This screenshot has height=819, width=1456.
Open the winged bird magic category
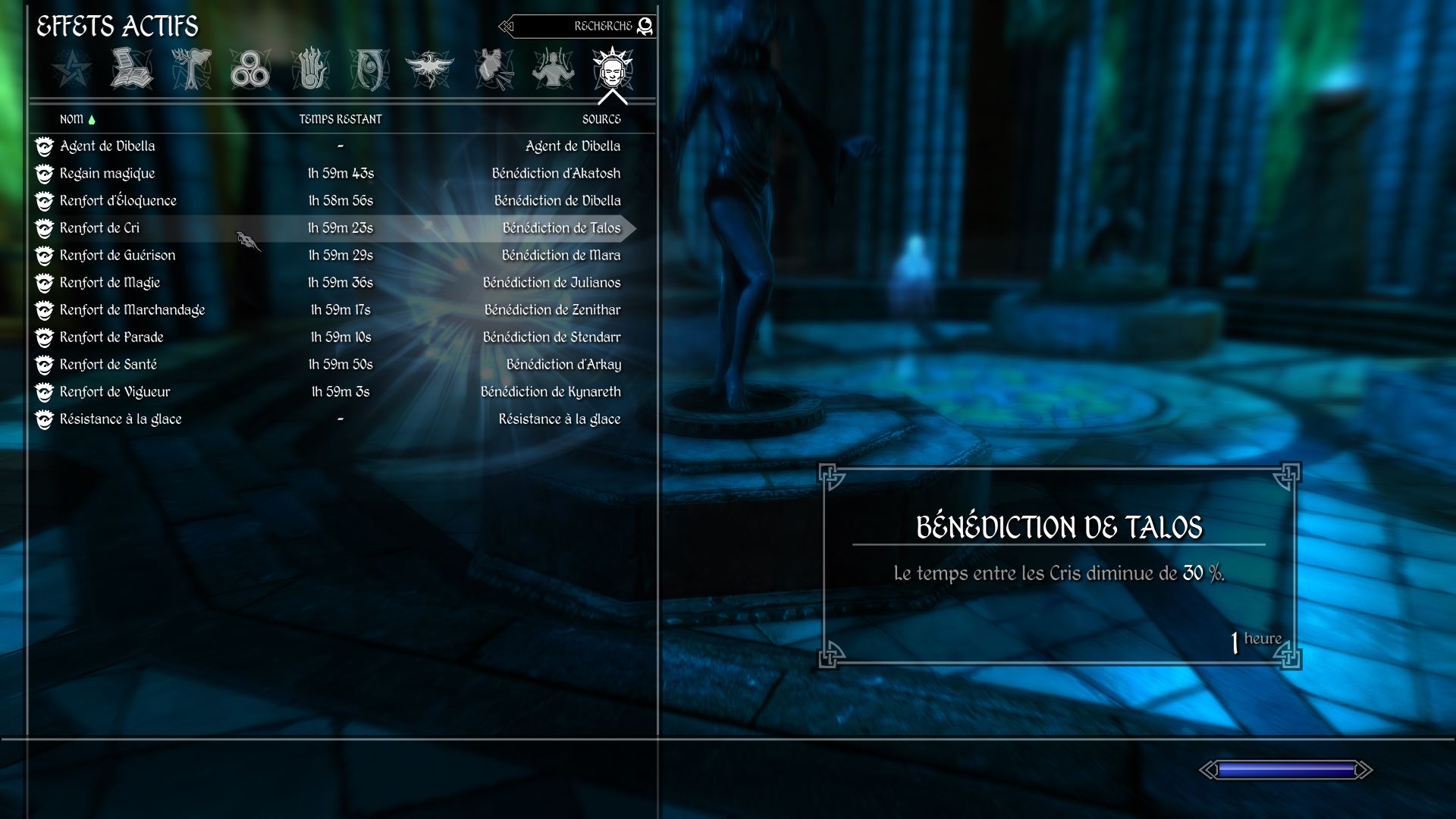point(429,69)
